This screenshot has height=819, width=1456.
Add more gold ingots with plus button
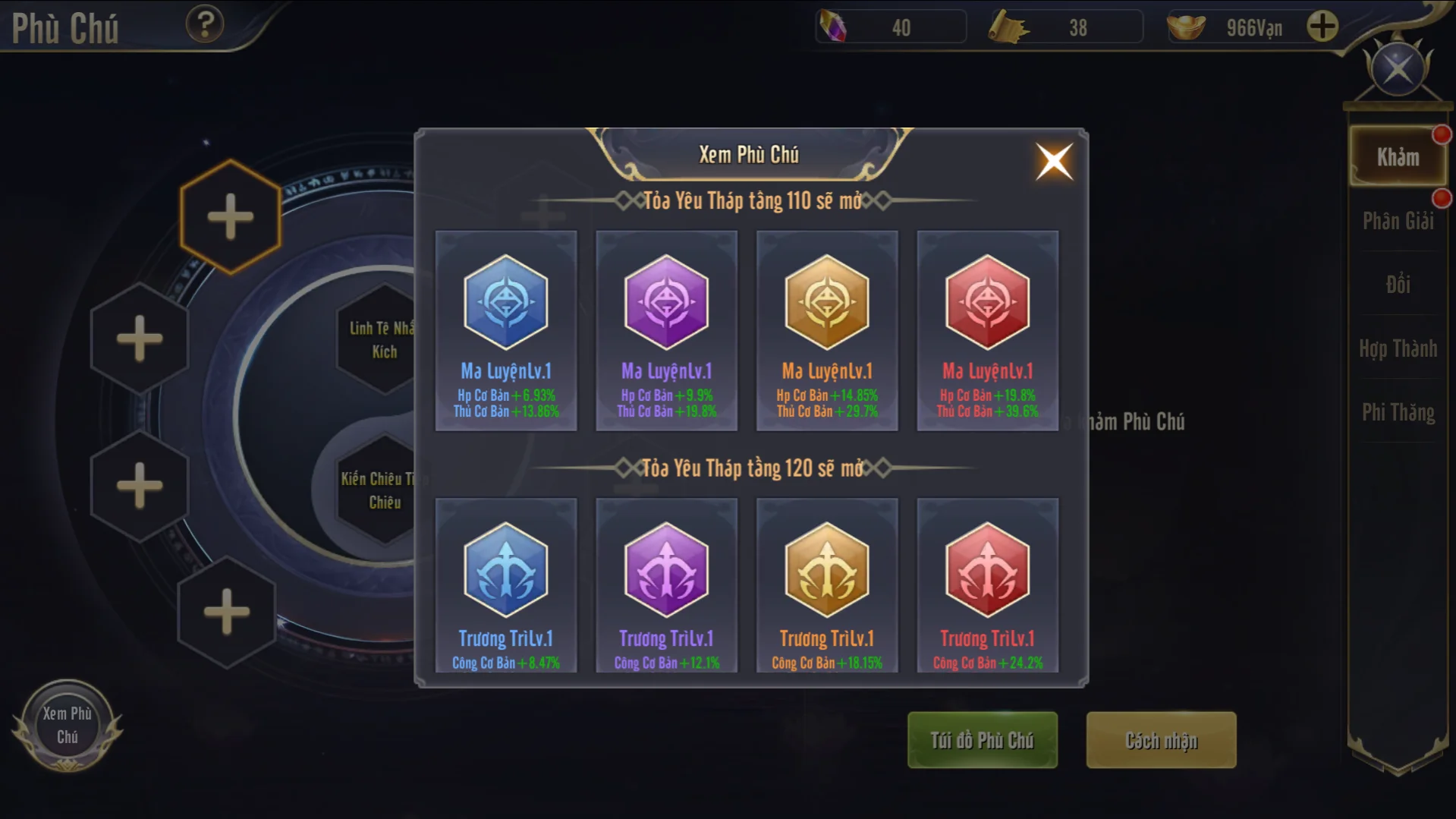click(1322, 27)
